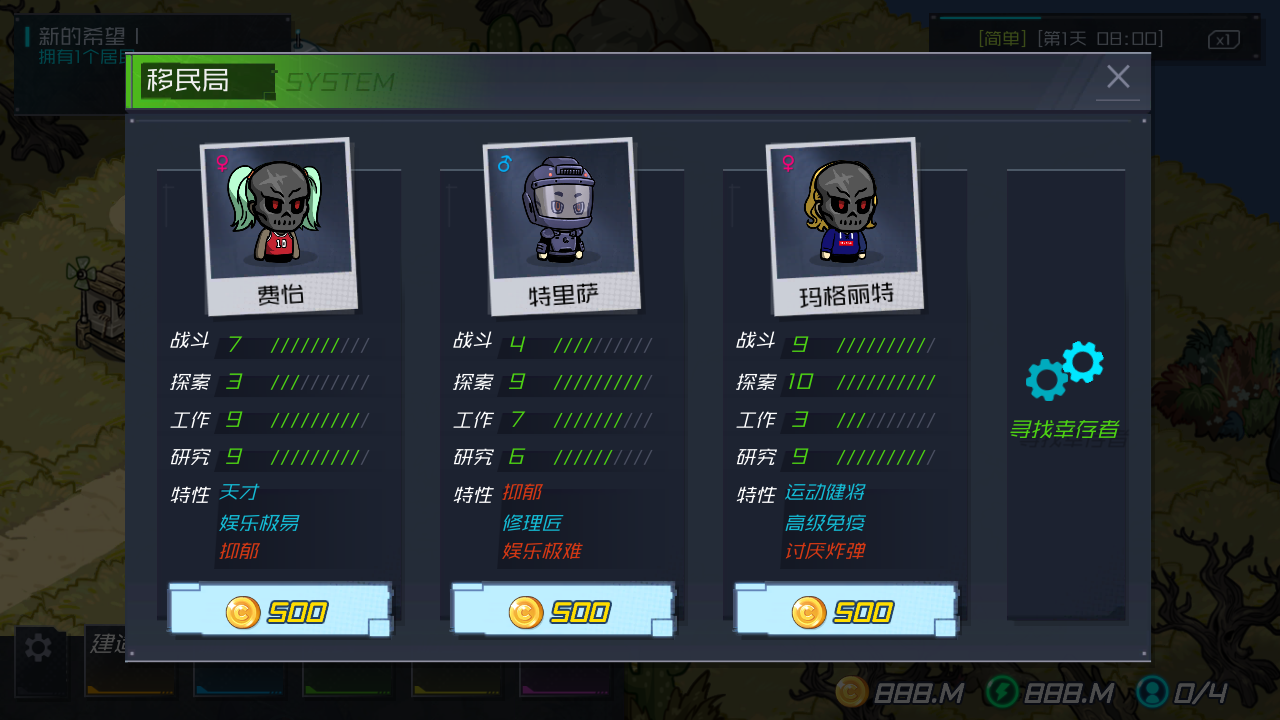
Task: Close the 移民局 immigration window
Action: coord(1118,77)
